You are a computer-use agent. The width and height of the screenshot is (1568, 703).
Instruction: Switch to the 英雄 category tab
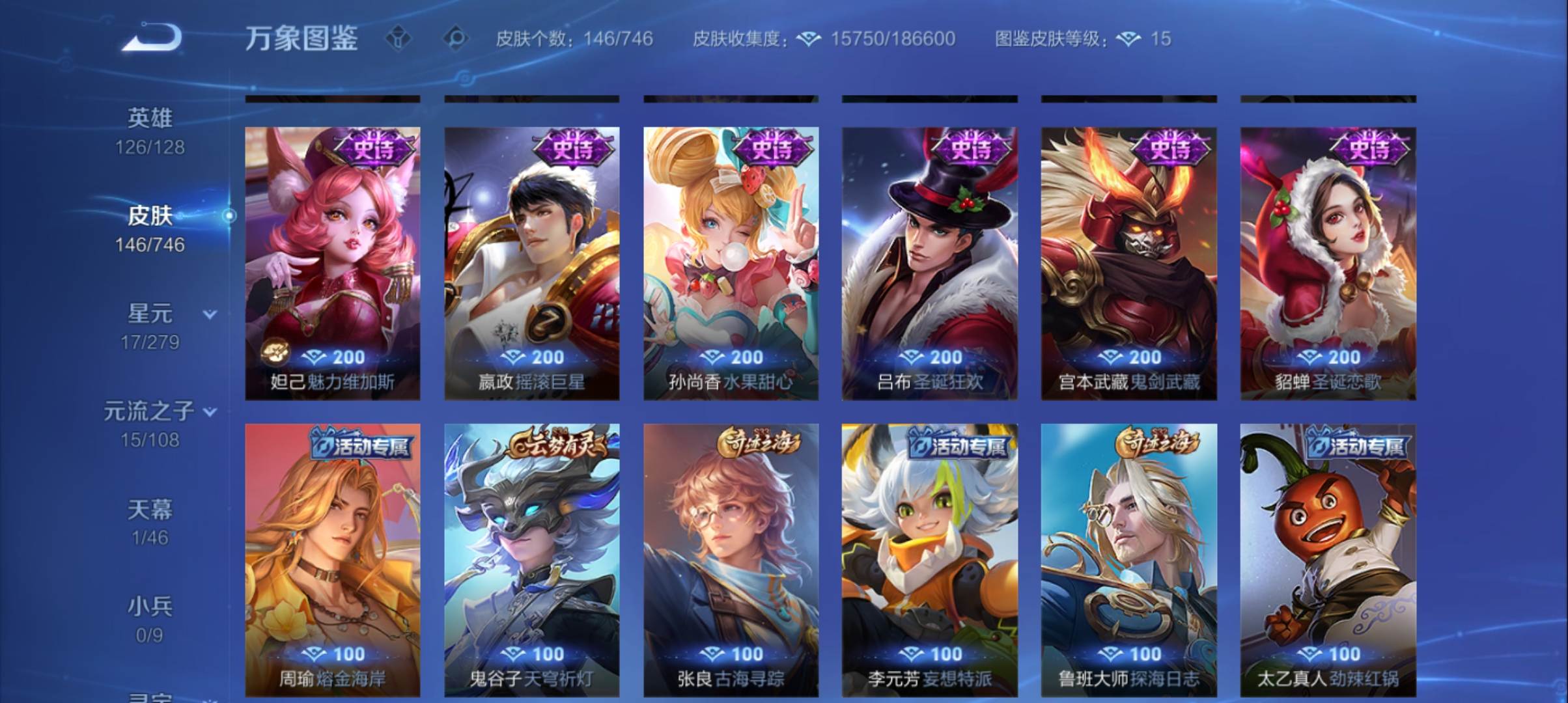[x=150, y=116]
